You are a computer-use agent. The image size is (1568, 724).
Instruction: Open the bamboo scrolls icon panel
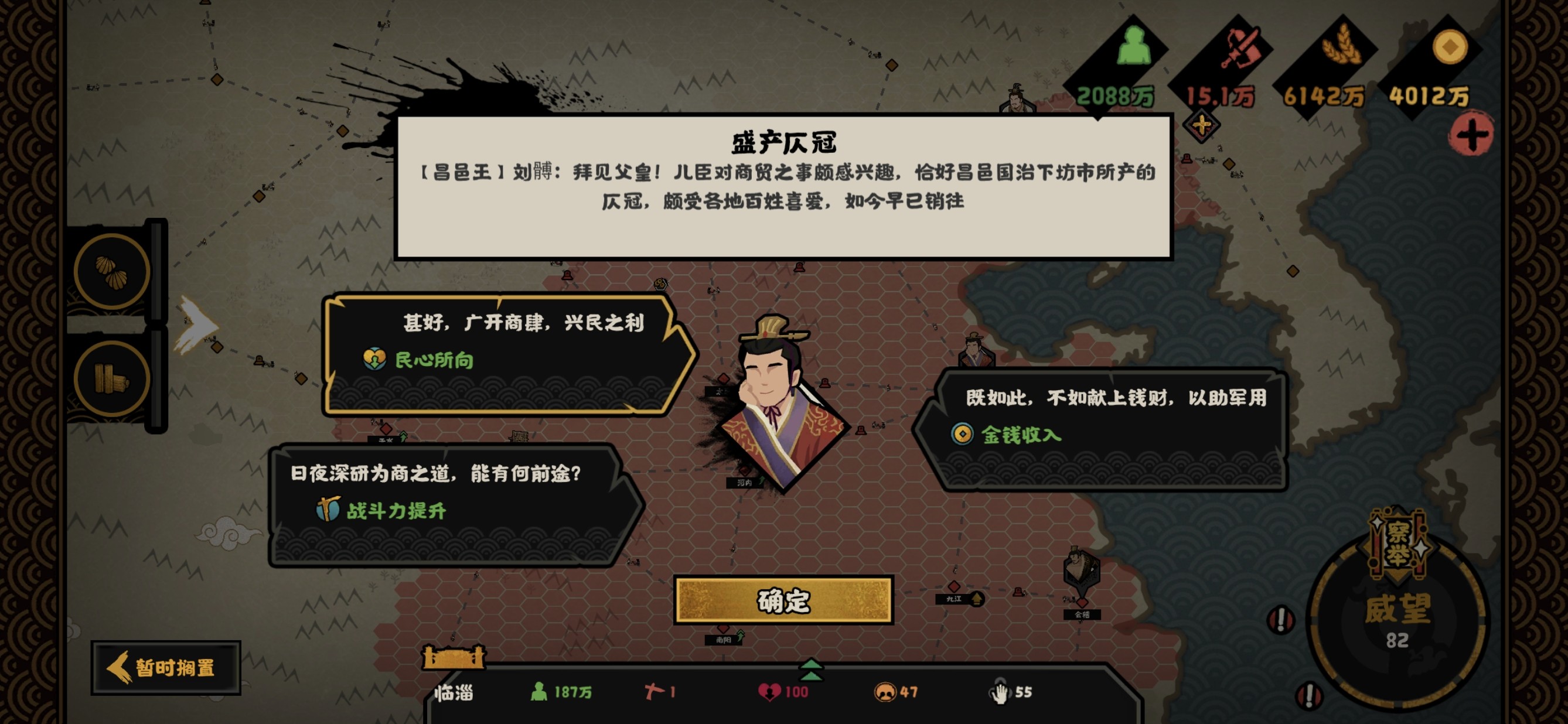111,378
